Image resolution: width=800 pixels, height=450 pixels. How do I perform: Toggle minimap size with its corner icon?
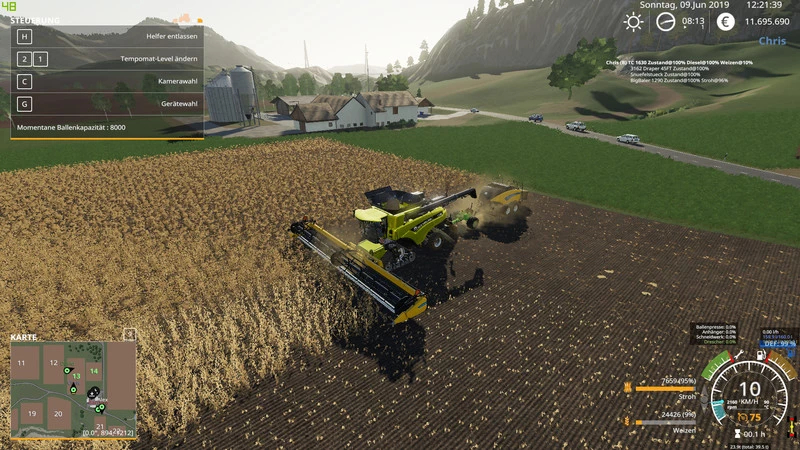pyautogui.click(x=129, y=334)
